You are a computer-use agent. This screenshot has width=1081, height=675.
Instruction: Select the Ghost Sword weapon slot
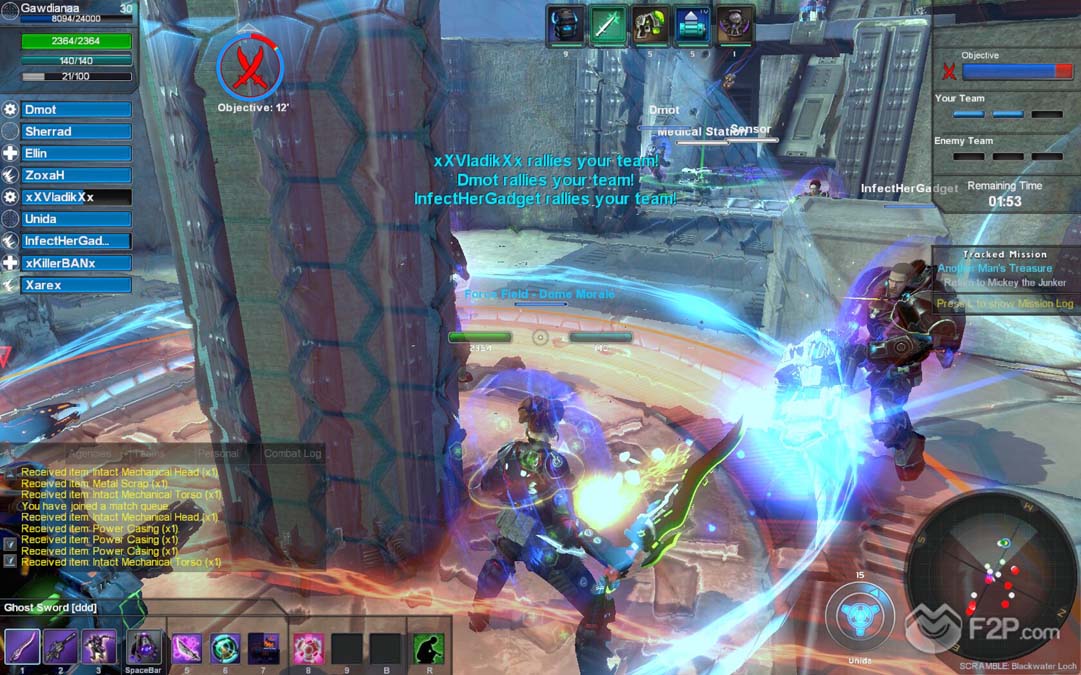22,647
